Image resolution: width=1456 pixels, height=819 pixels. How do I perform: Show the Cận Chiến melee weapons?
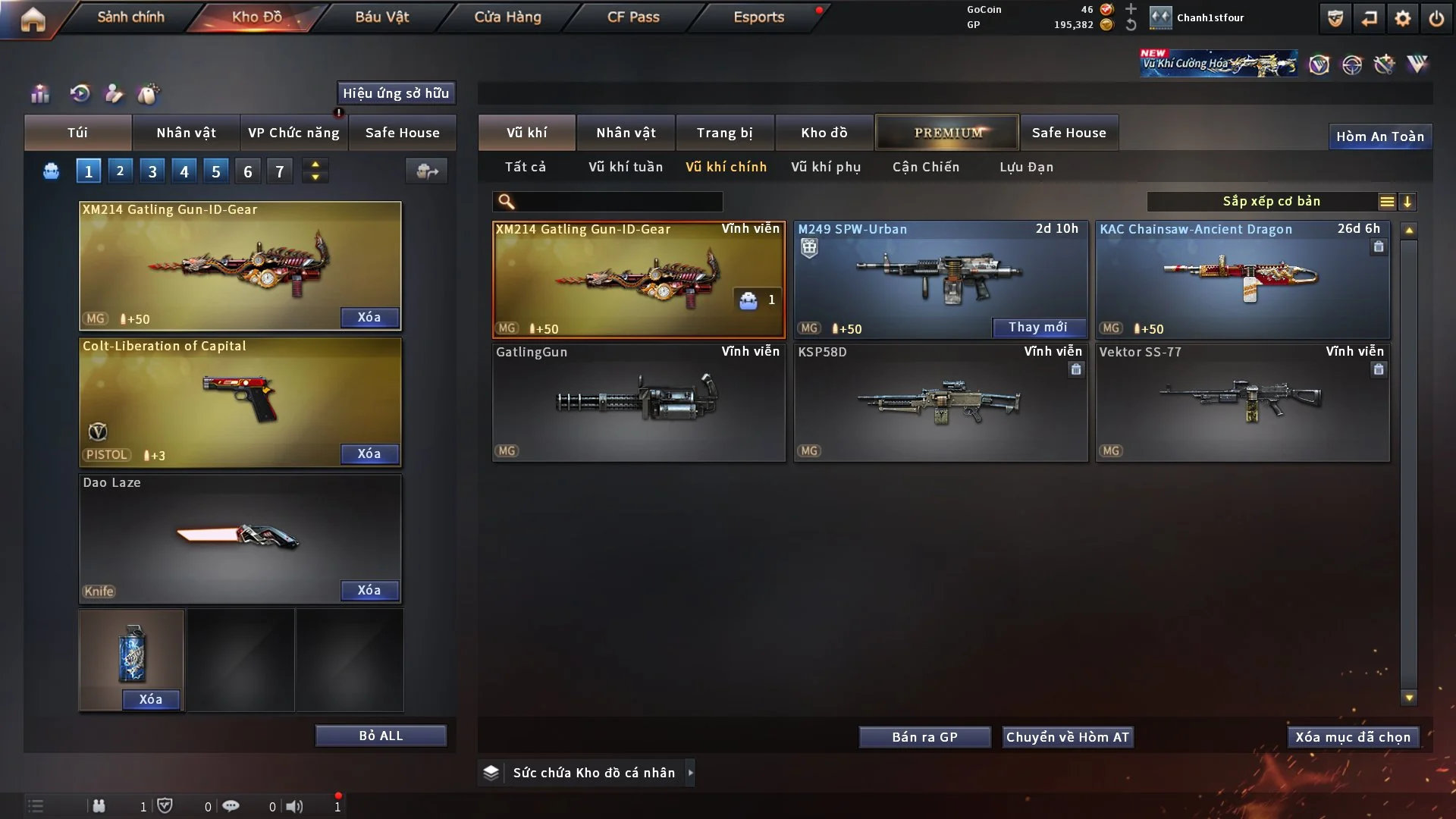(x=926, y=167)
